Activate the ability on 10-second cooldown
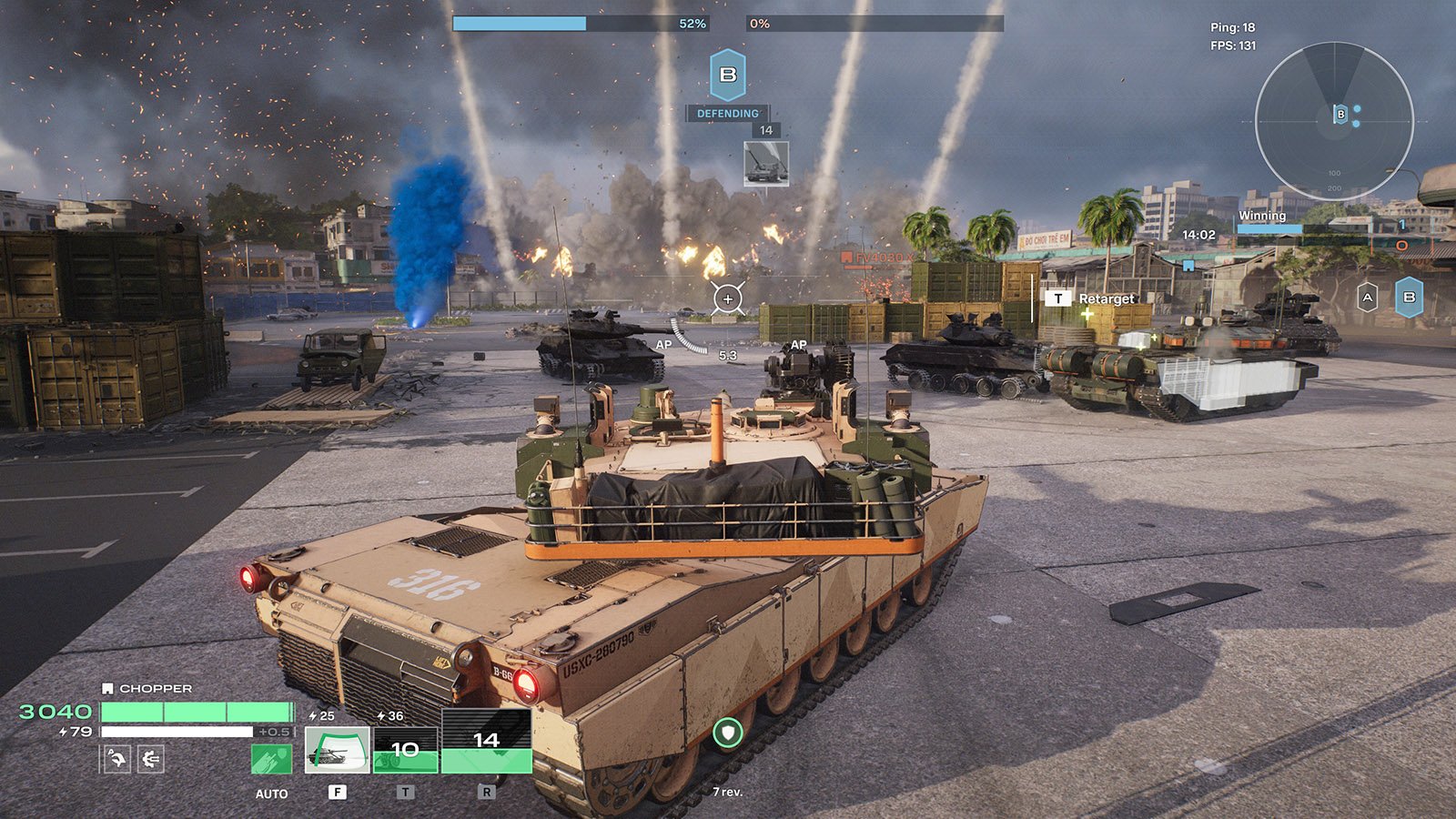Image resolution: width=1456 pixels, height=819 pixels. (405, 749)
